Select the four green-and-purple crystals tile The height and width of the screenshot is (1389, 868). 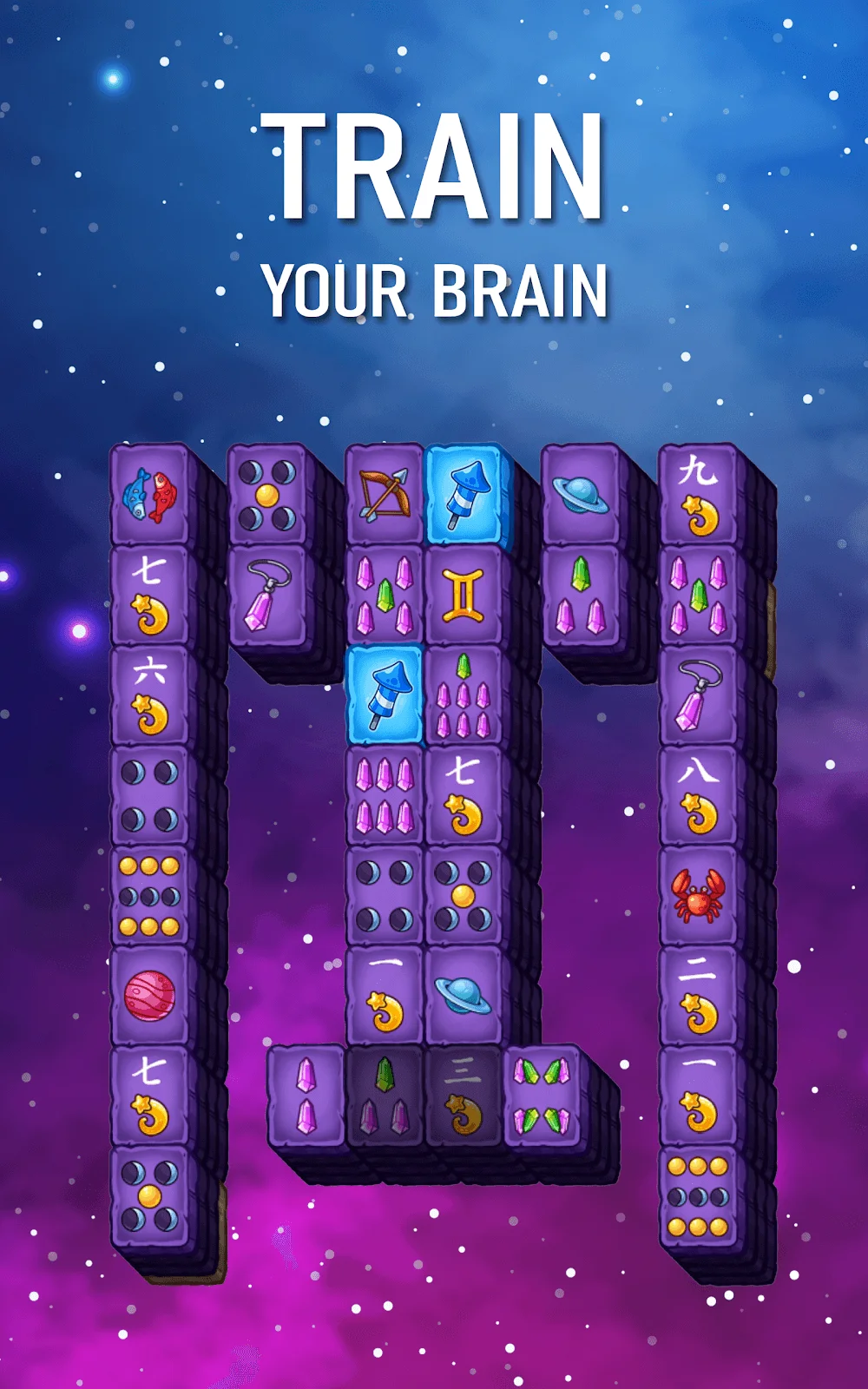click(x=542, y=1096)
